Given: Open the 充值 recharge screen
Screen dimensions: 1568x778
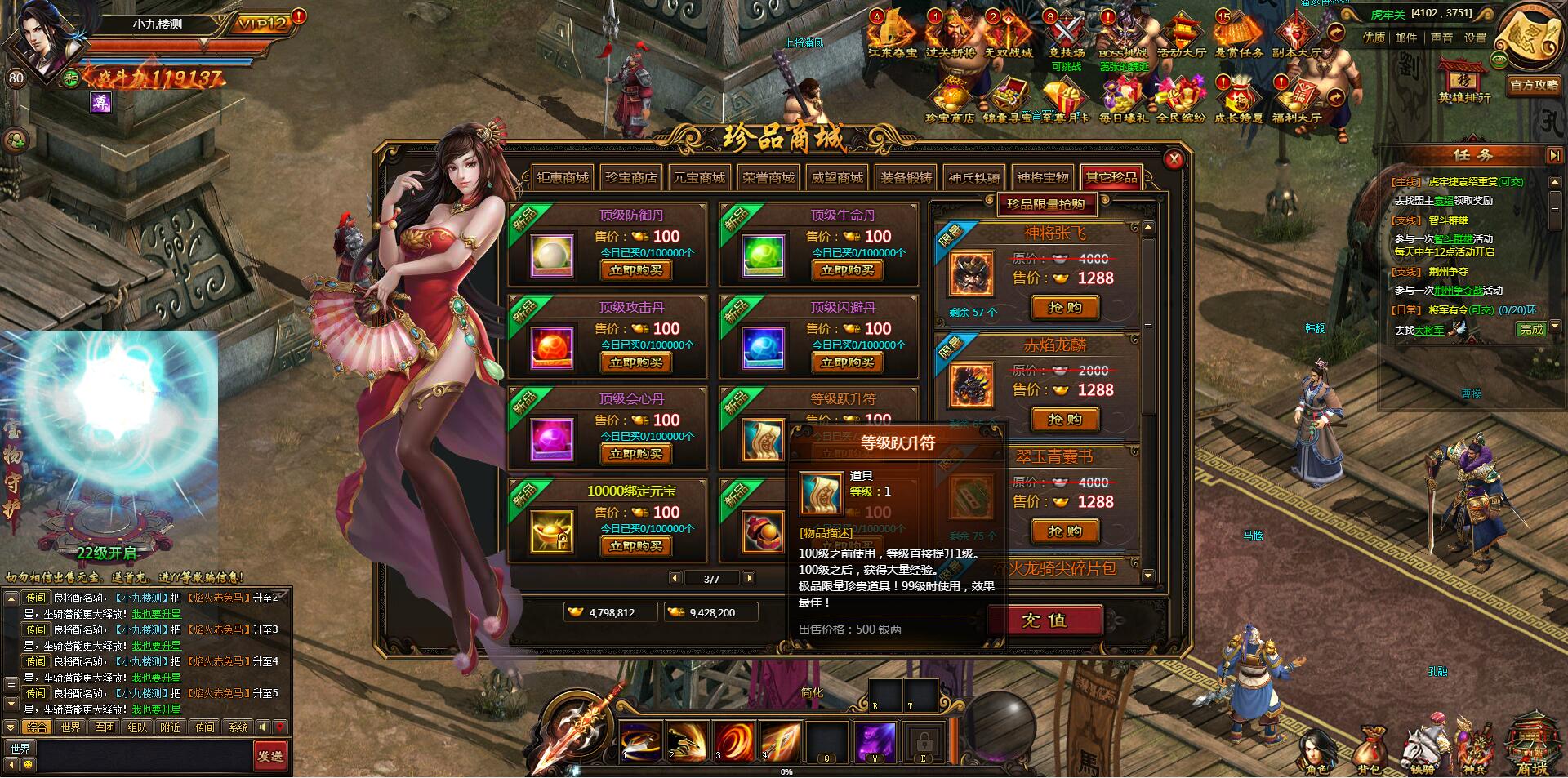Looking at the screenshot, I should 1045,620.
